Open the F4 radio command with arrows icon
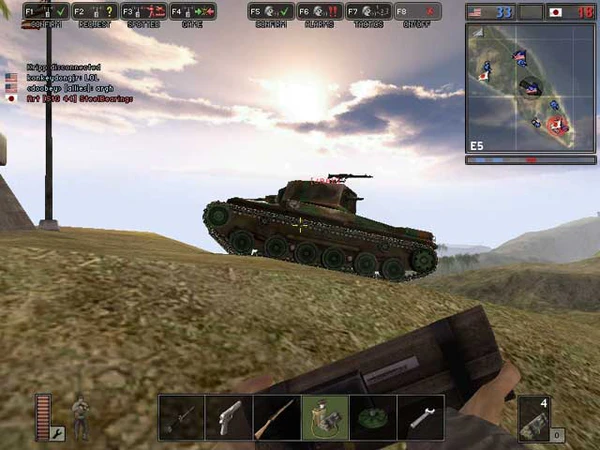Viewport: 600px width, 450px height. (192, 12)
